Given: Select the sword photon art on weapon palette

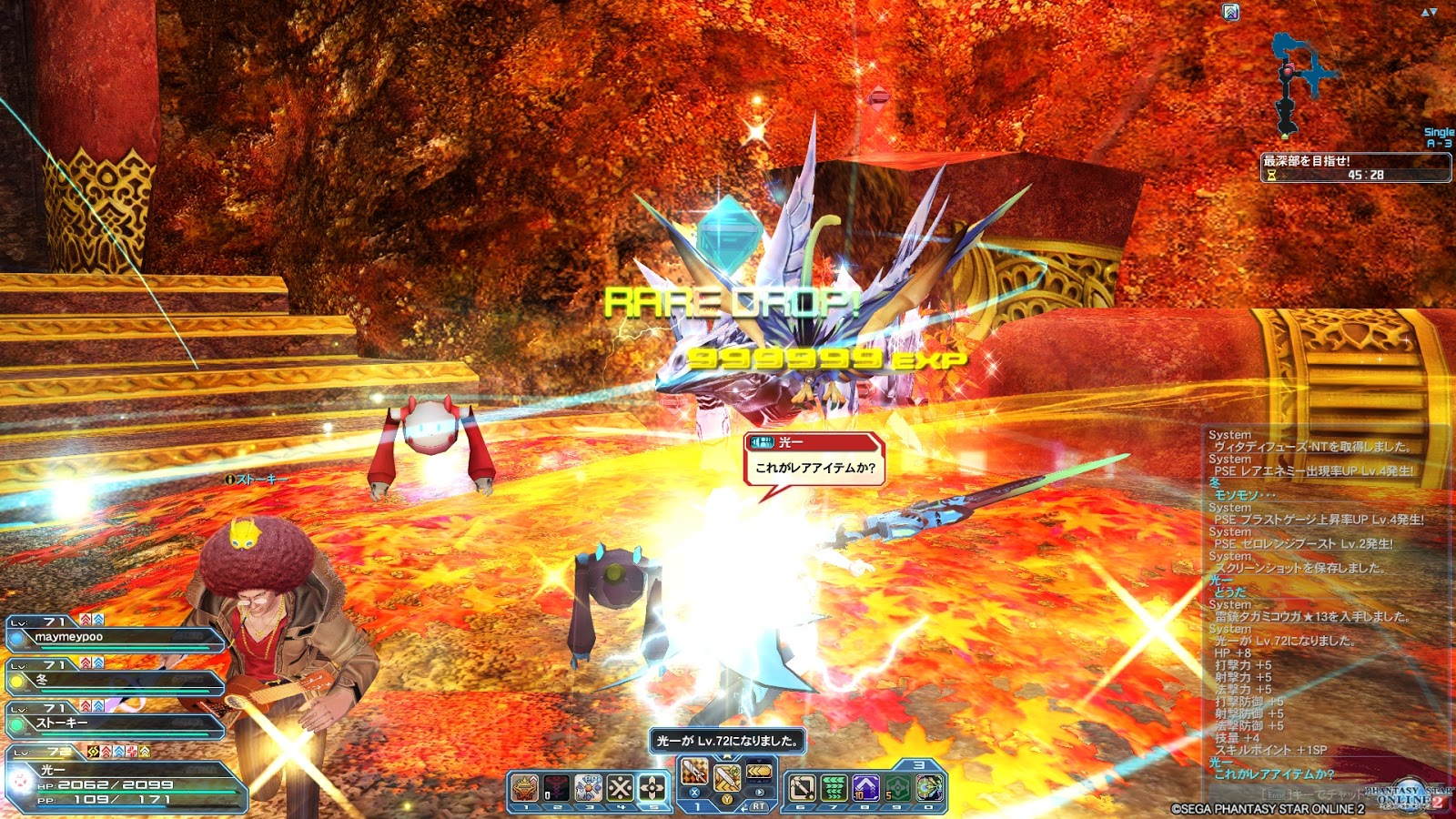Looking at the screenshot, I should pyautogui.click(x=694, y=773).
